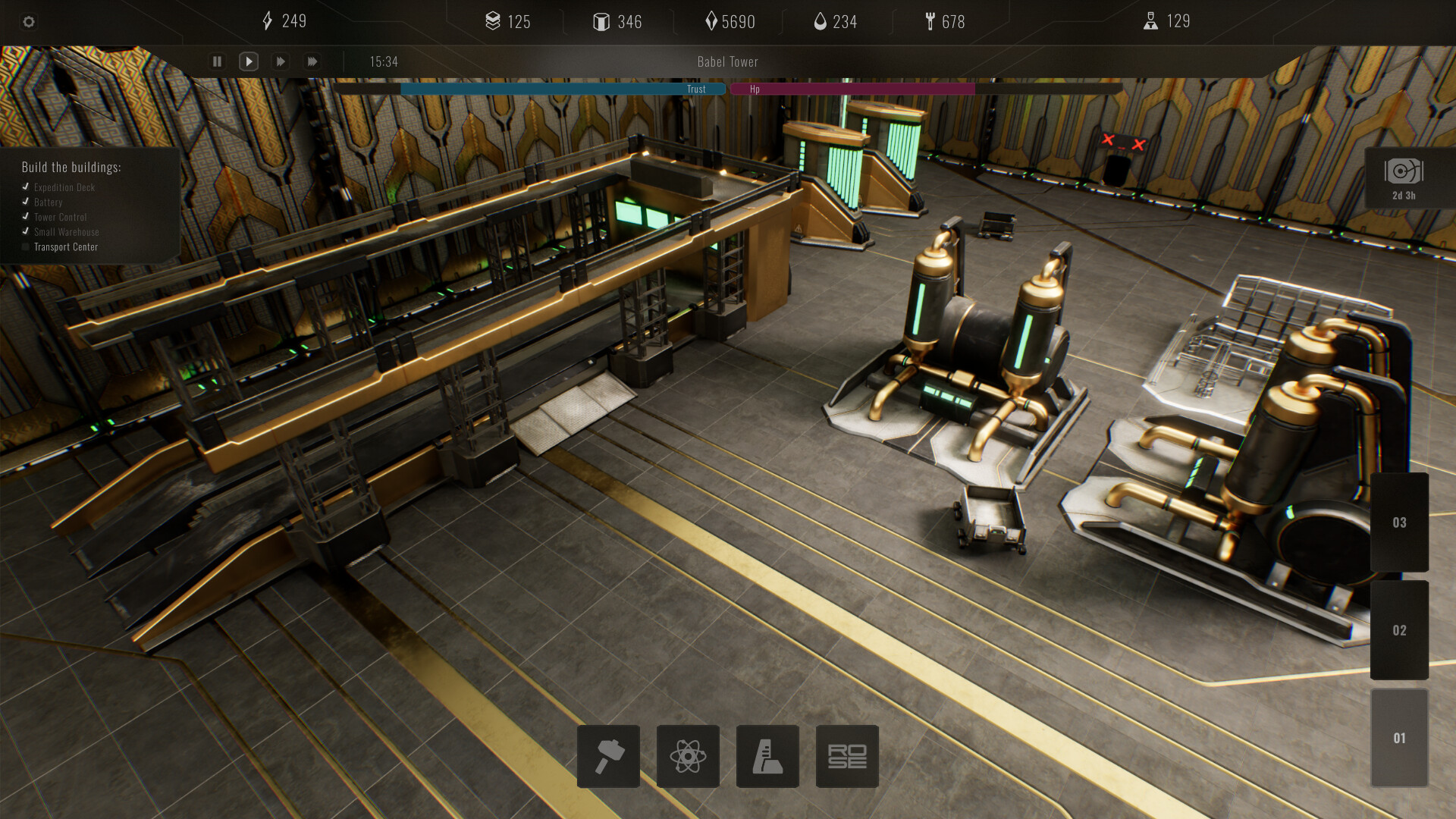
Task: Activate double speed fast forward
Action: (x=280, y=61)
